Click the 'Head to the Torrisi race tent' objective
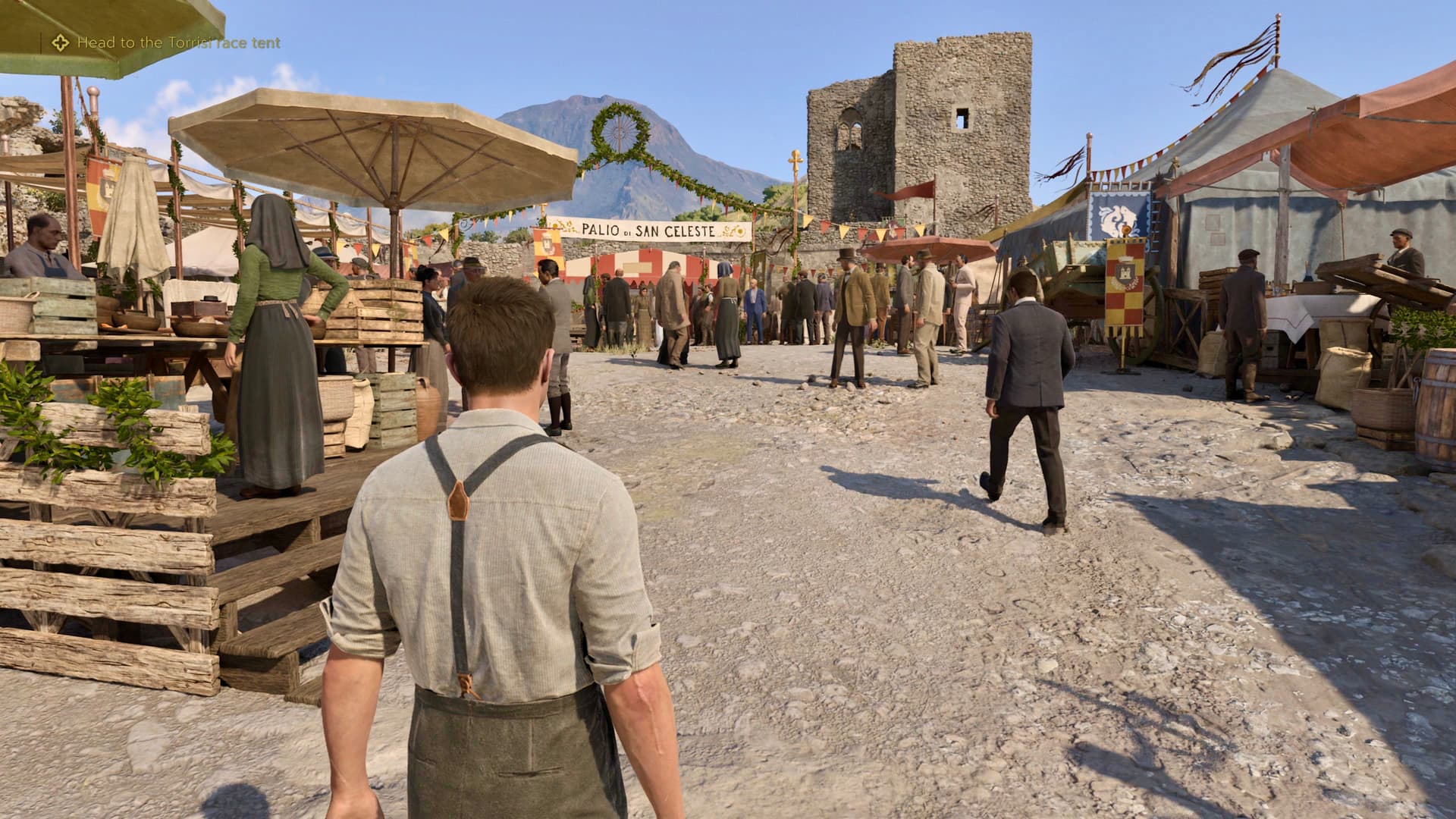The width and height of the screenshot is (1456, 819). [179, 43]
